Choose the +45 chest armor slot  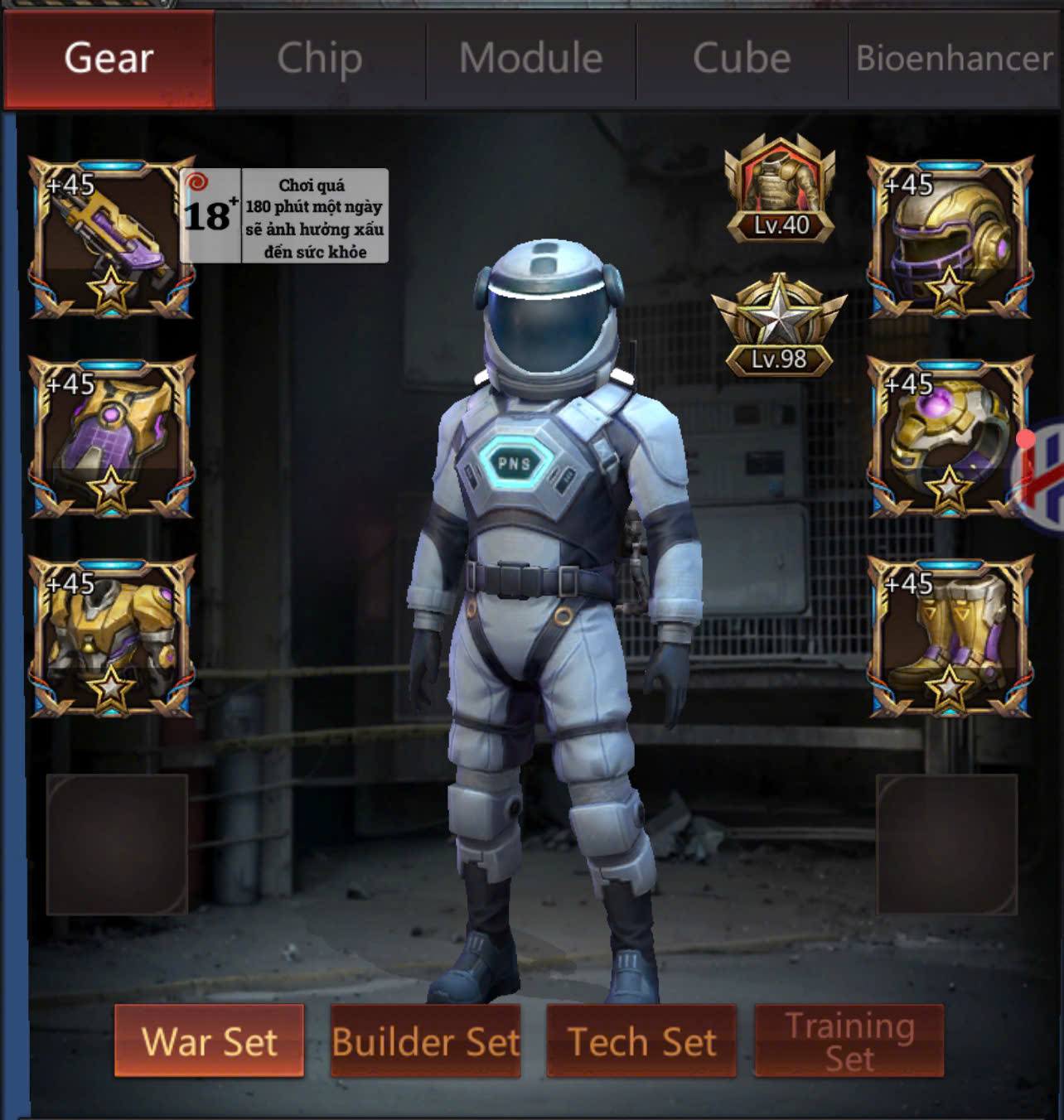pos(112,637)
